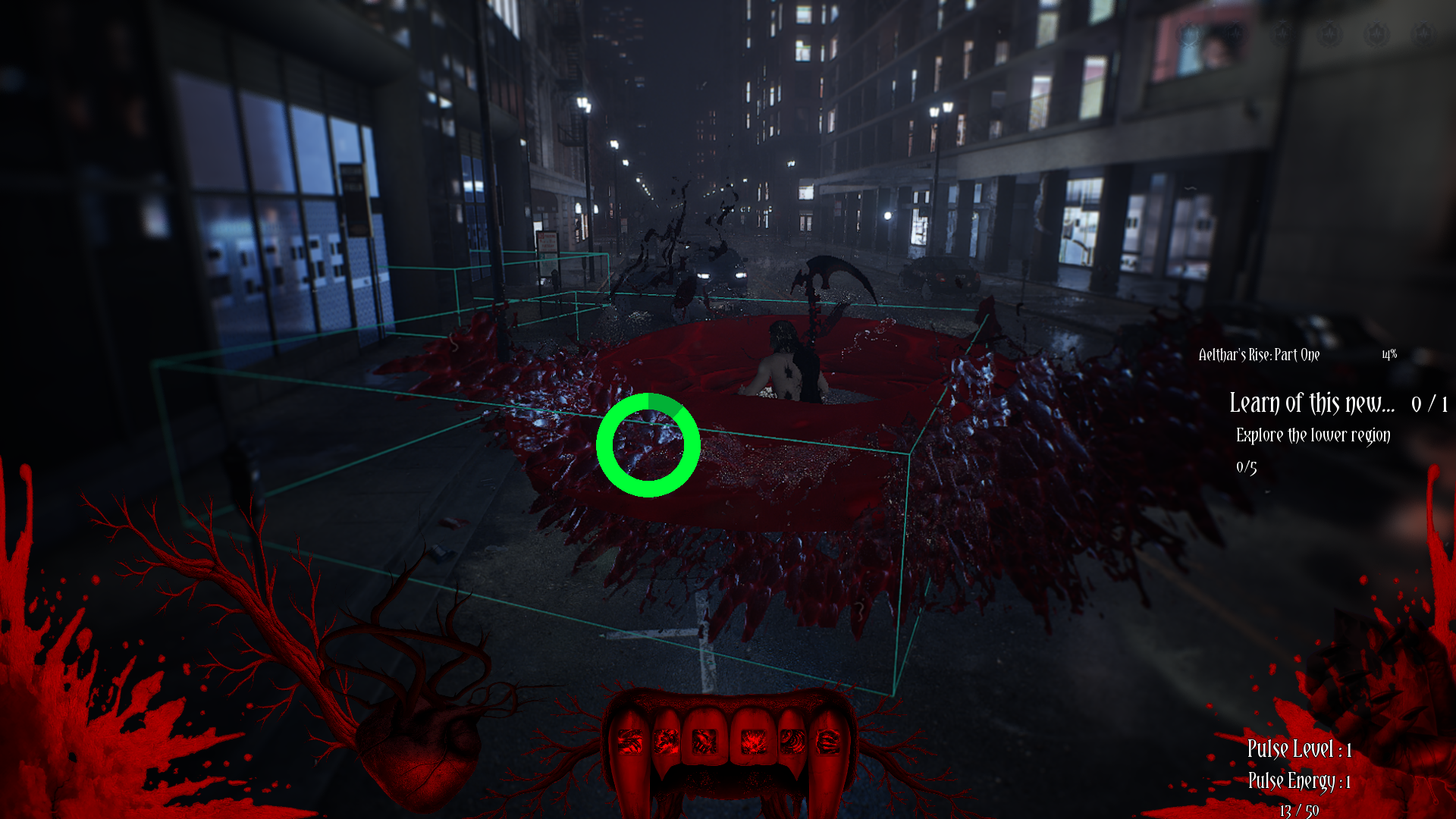Select the claw ability on the first fang

630,742
